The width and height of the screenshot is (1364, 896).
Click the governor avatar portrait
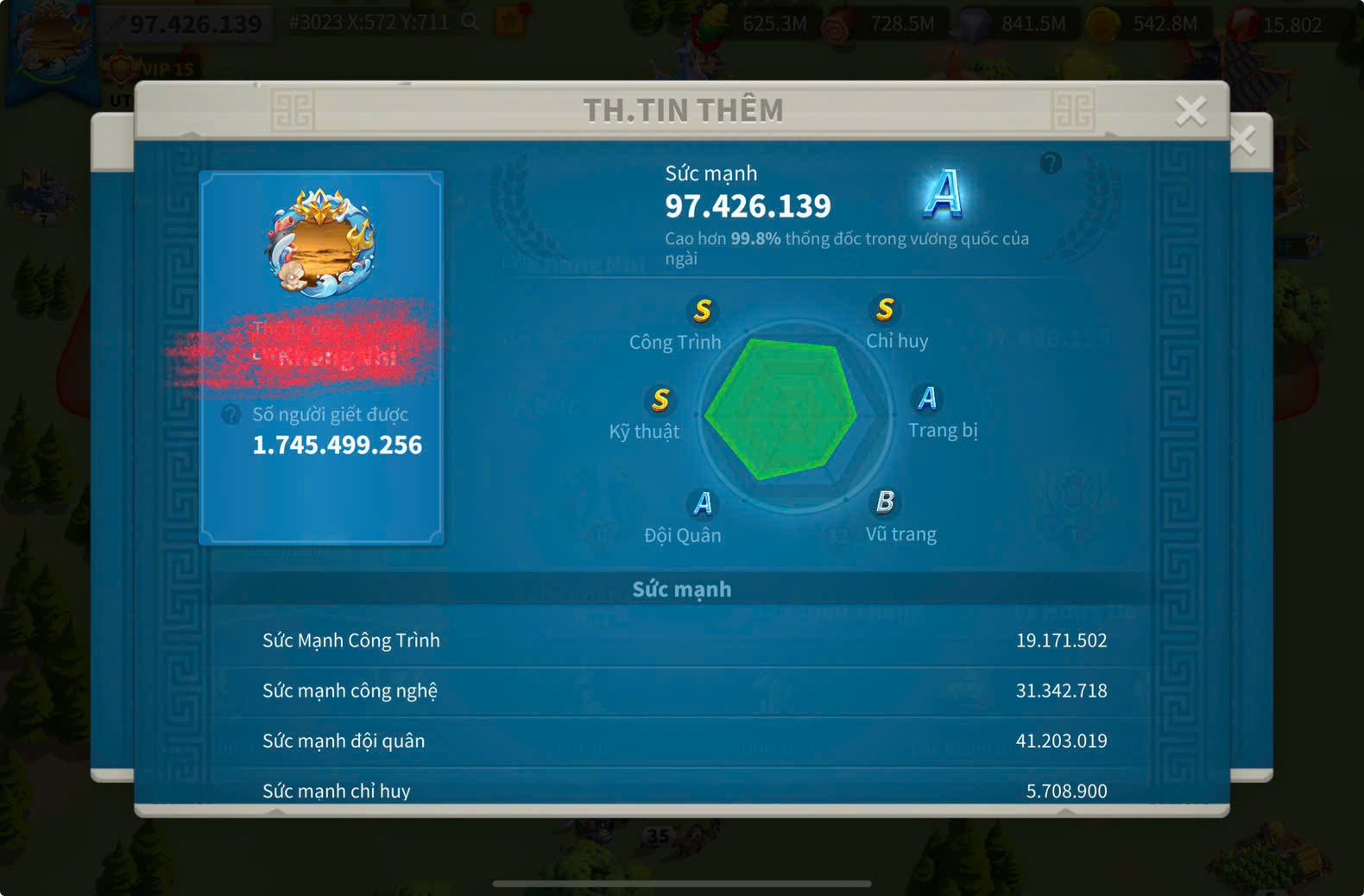coord(321,243)
